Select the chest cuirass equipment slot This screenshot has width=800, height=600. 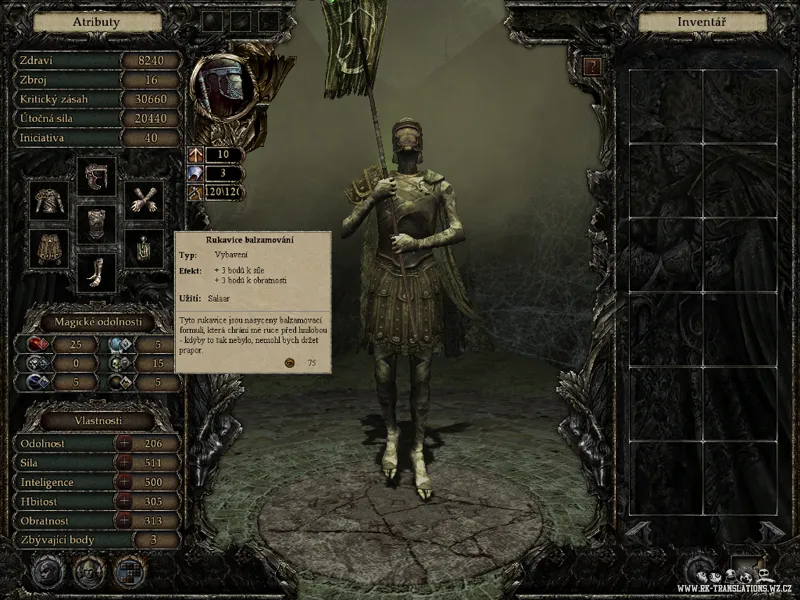(x=97, y=223)
